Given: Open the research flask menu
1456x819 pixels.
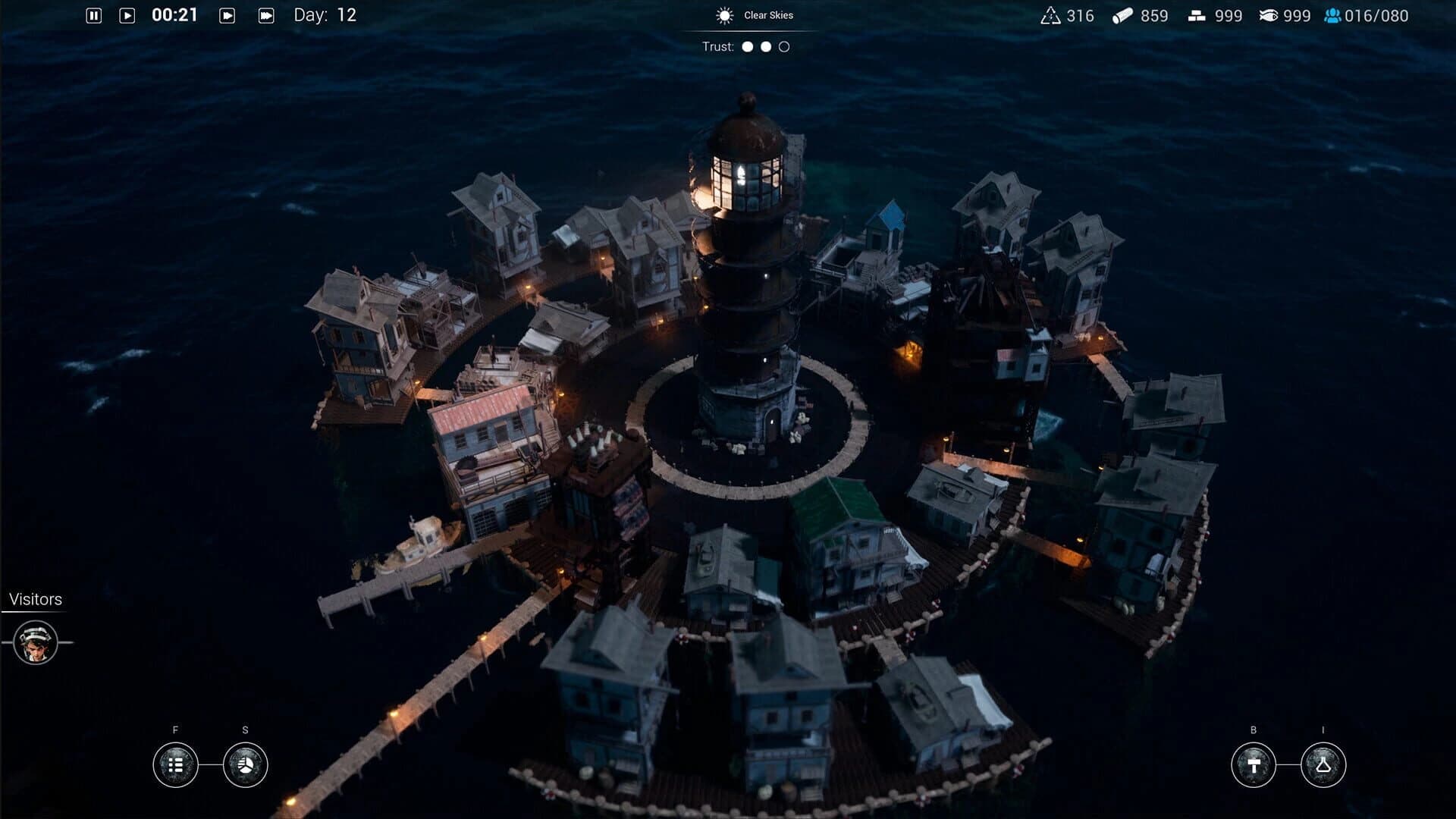Looking at the screenshot, I should click(x=1323, y=767).
